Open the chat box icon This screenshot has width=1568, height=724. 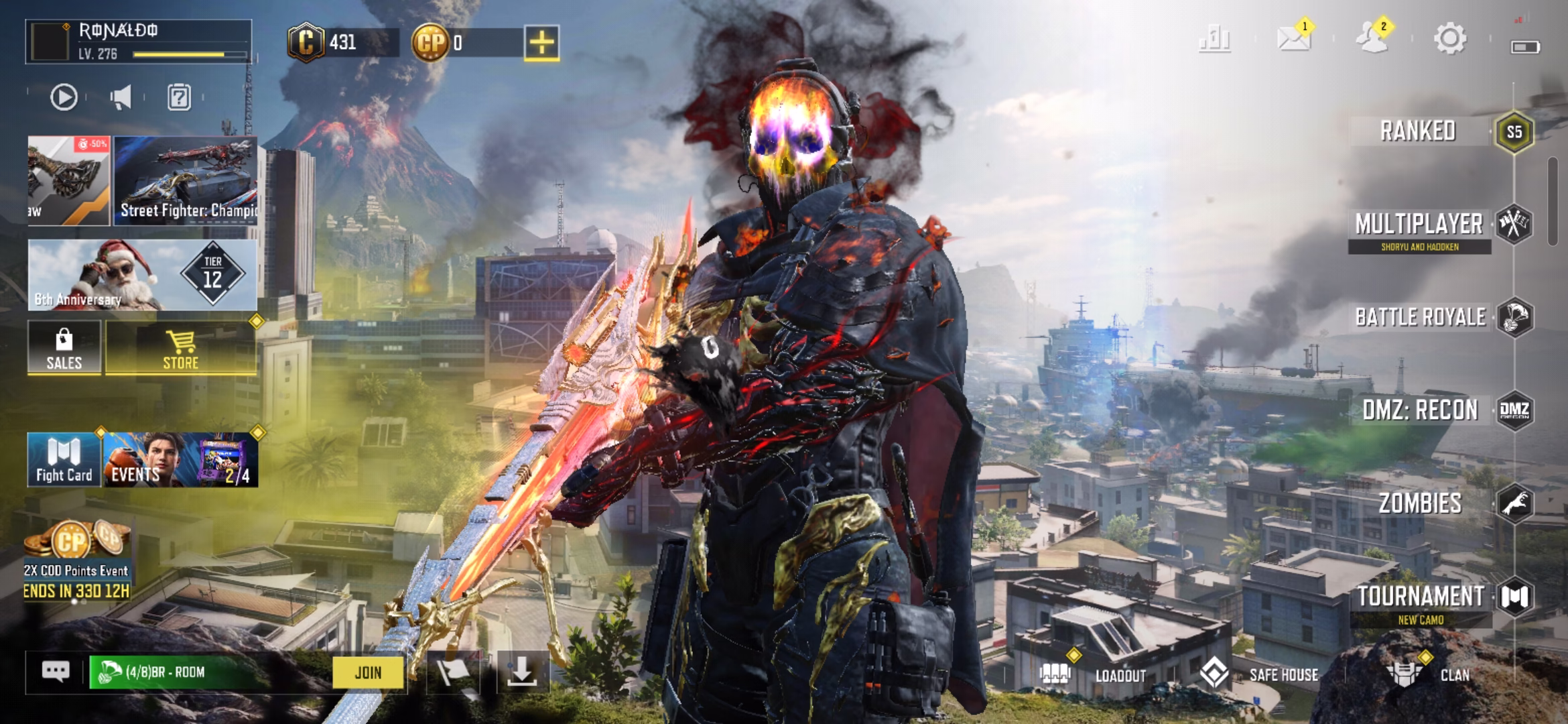(56, 672)
